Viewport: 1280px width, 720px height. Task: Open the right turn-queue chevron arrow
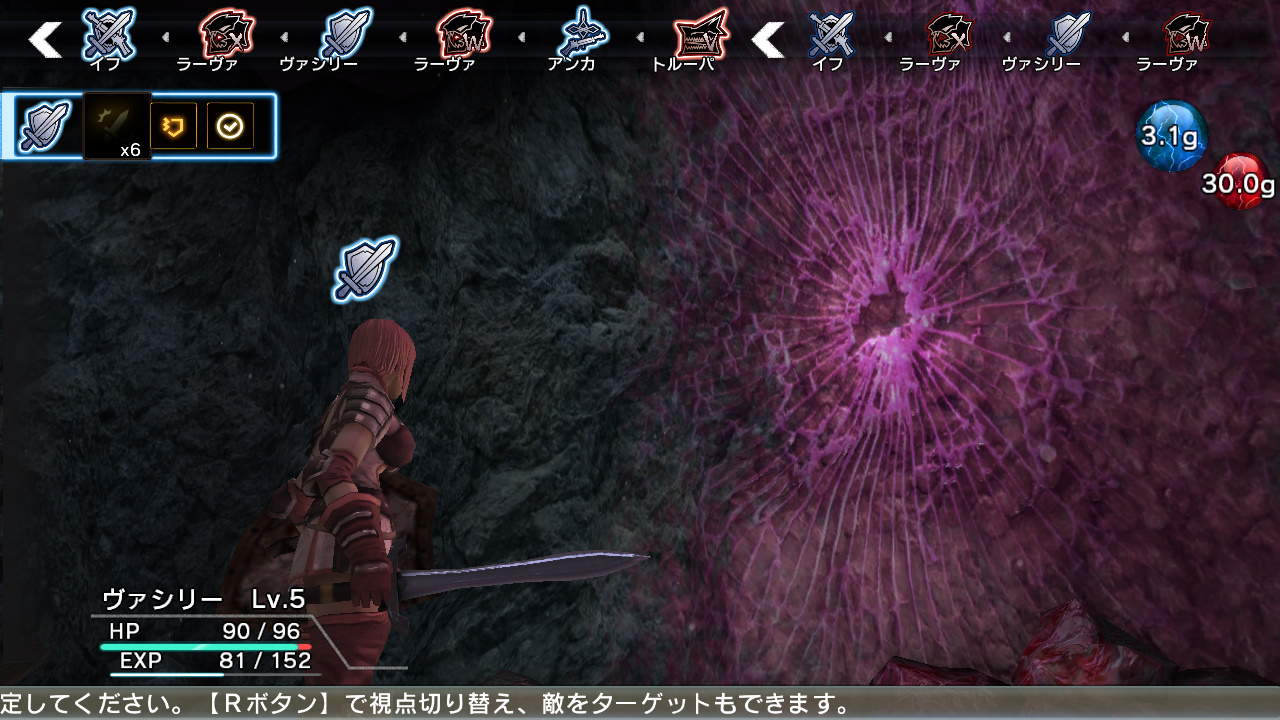pos(770,40)
